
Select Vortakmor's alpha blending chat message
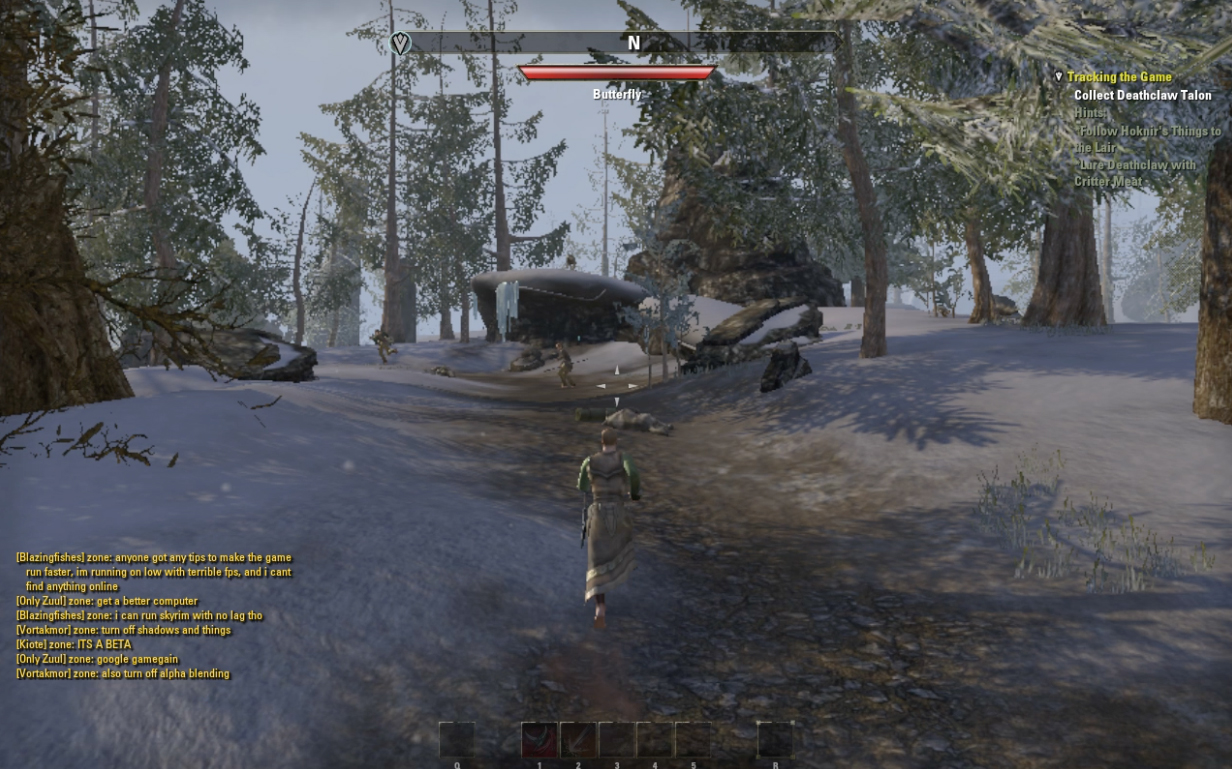123,674
